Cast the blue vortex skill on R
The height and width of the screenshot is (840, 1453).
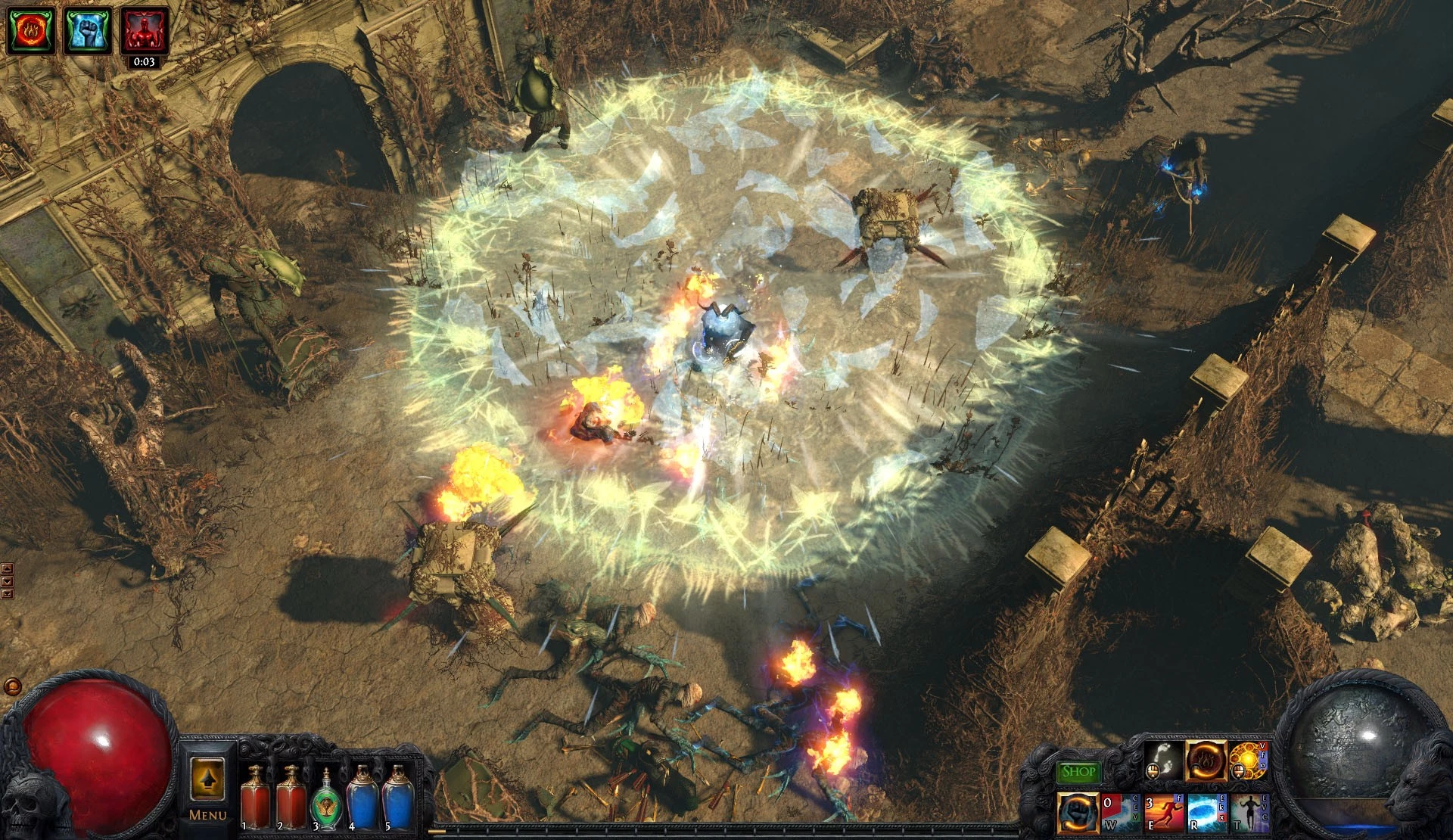[x=1206, y=814]
